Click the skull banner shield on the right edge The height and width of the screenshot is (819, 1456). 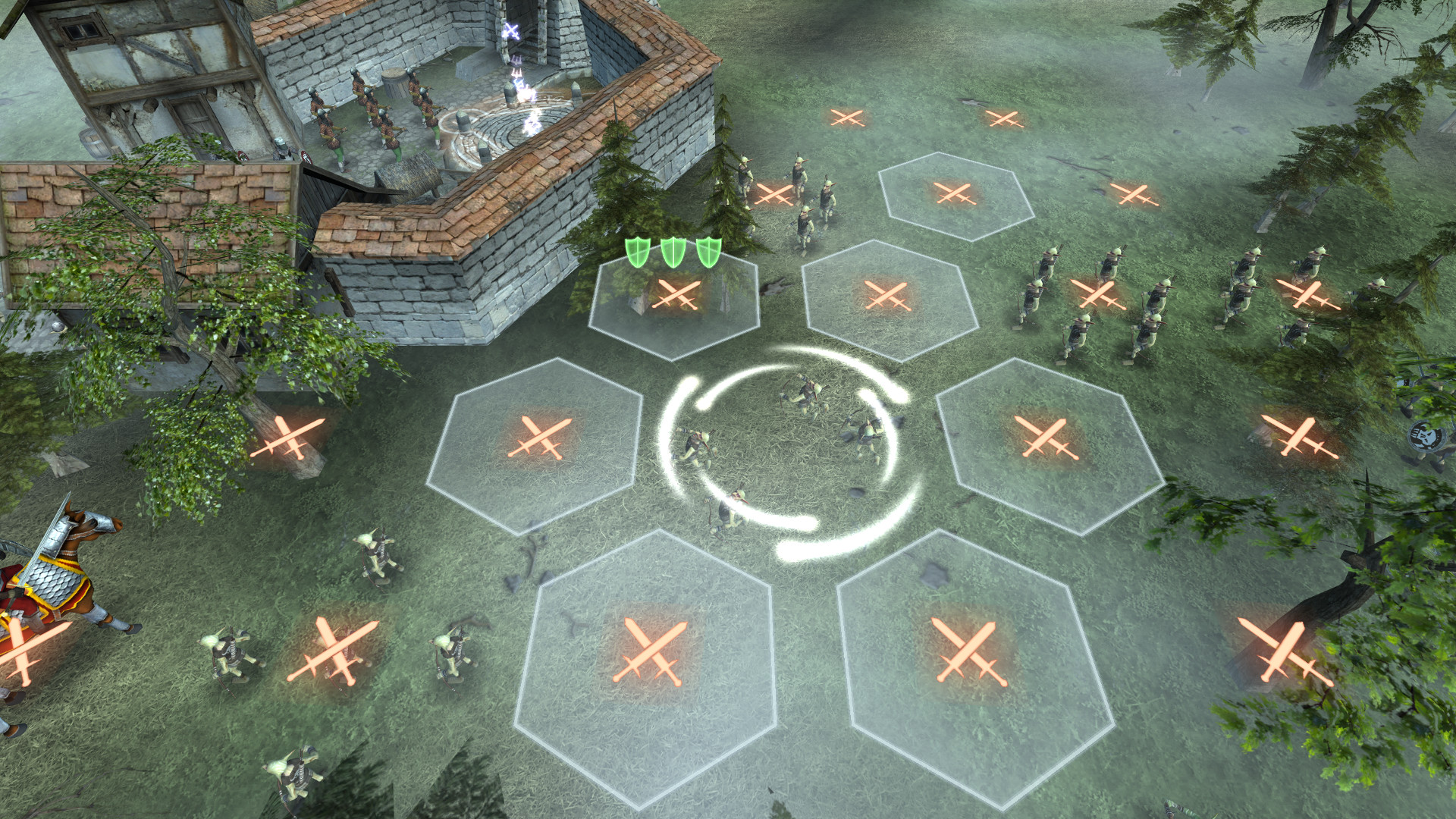coord(1426,436)
